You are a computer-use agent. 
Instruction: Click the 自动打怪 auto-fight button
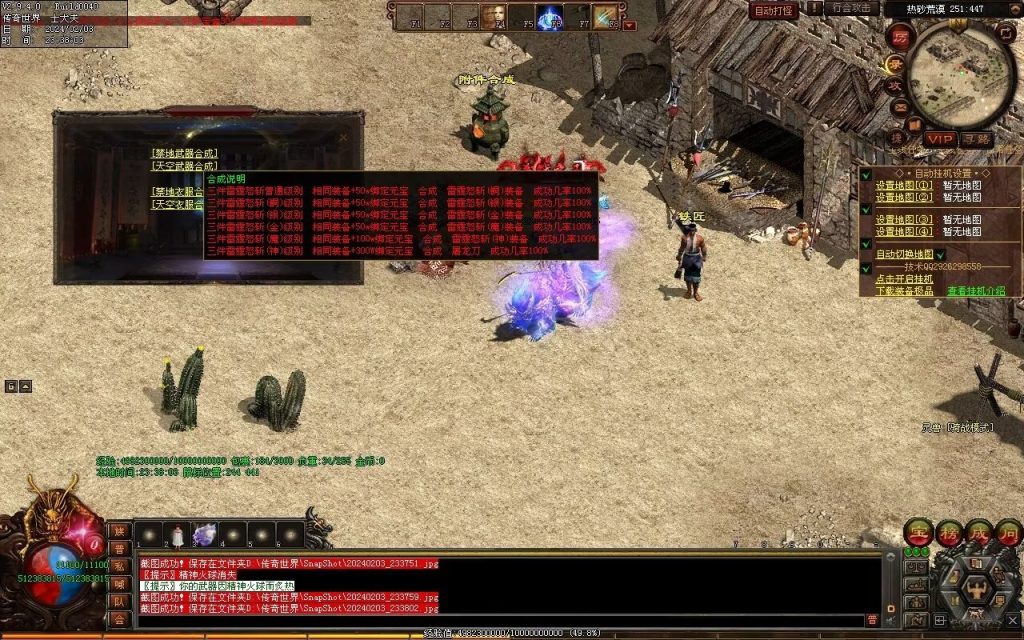click(x=773, y=10)
